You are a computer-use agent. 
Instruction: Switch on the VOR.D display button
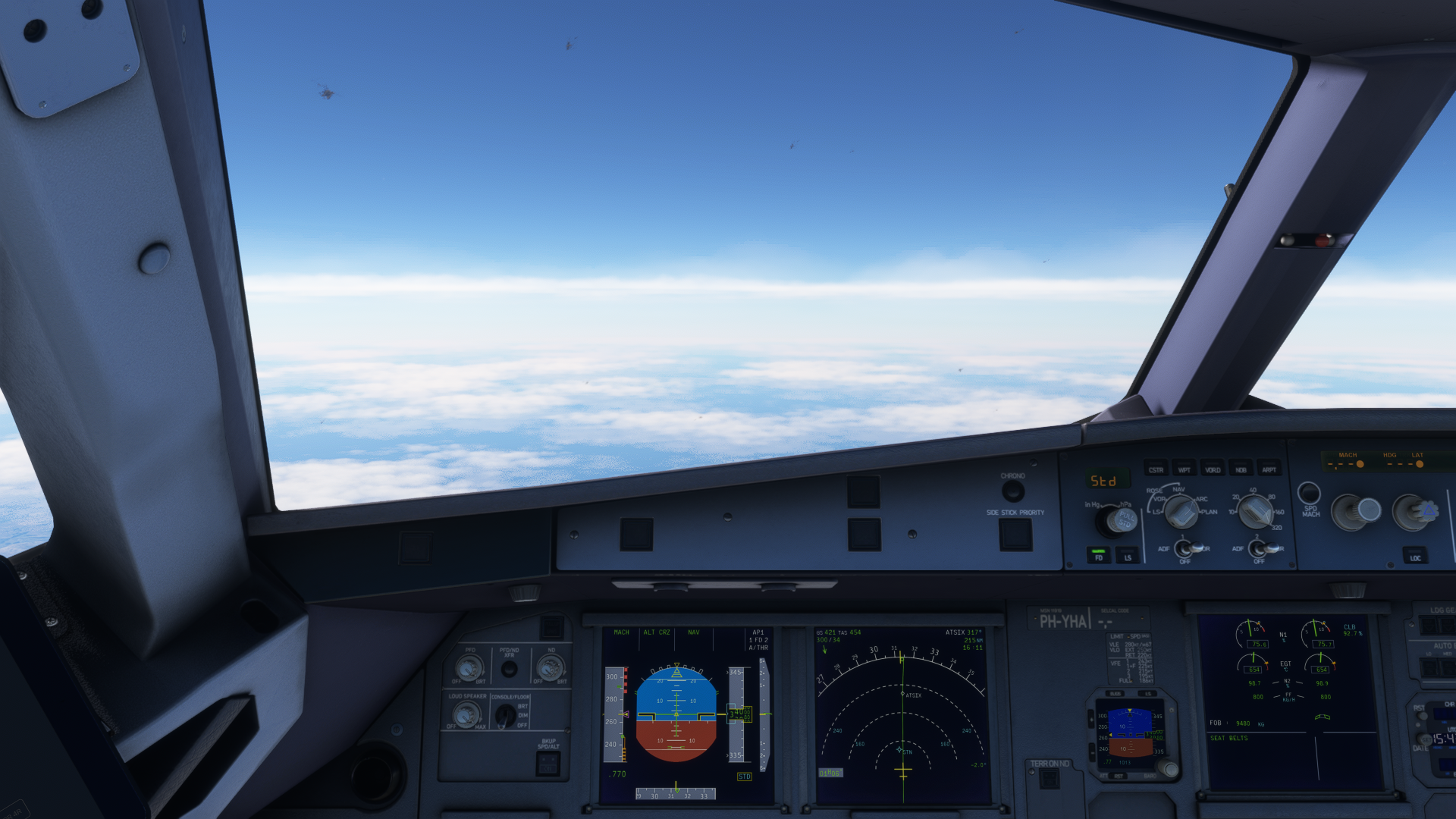[x=1213, y=469]
